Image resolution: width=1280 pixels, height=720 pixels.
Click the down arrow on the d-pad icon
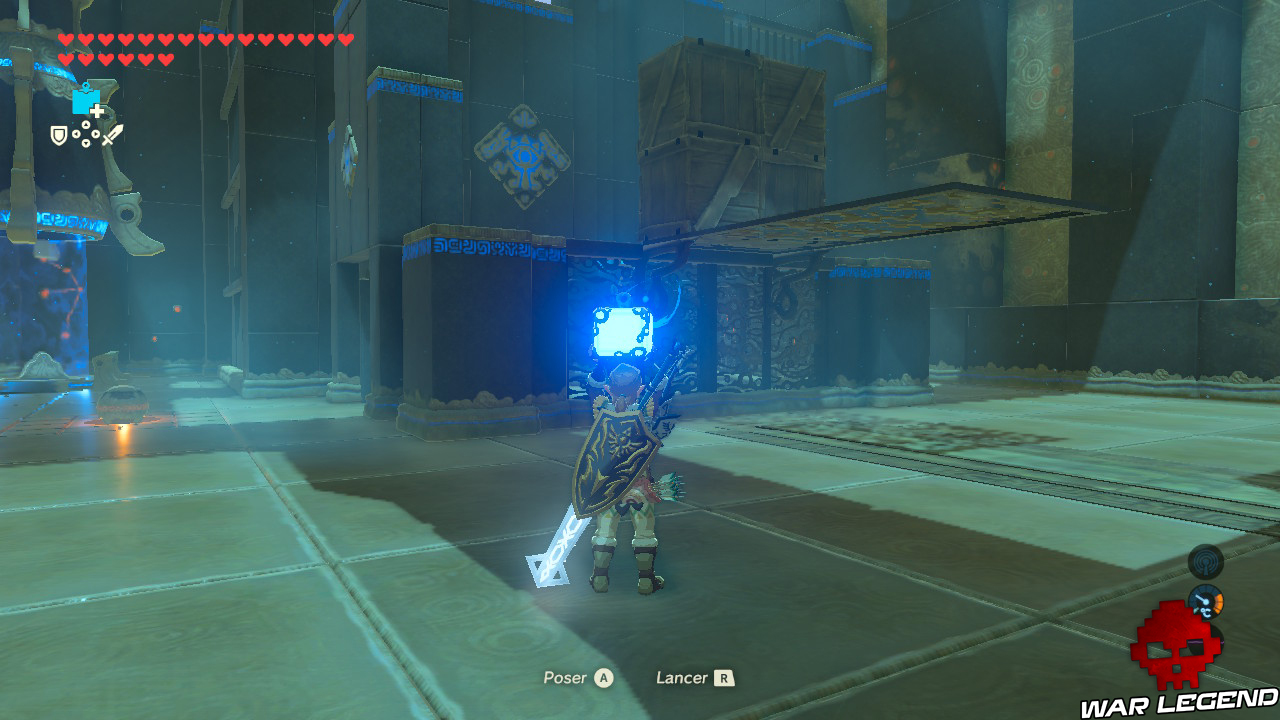click(86, 143)
